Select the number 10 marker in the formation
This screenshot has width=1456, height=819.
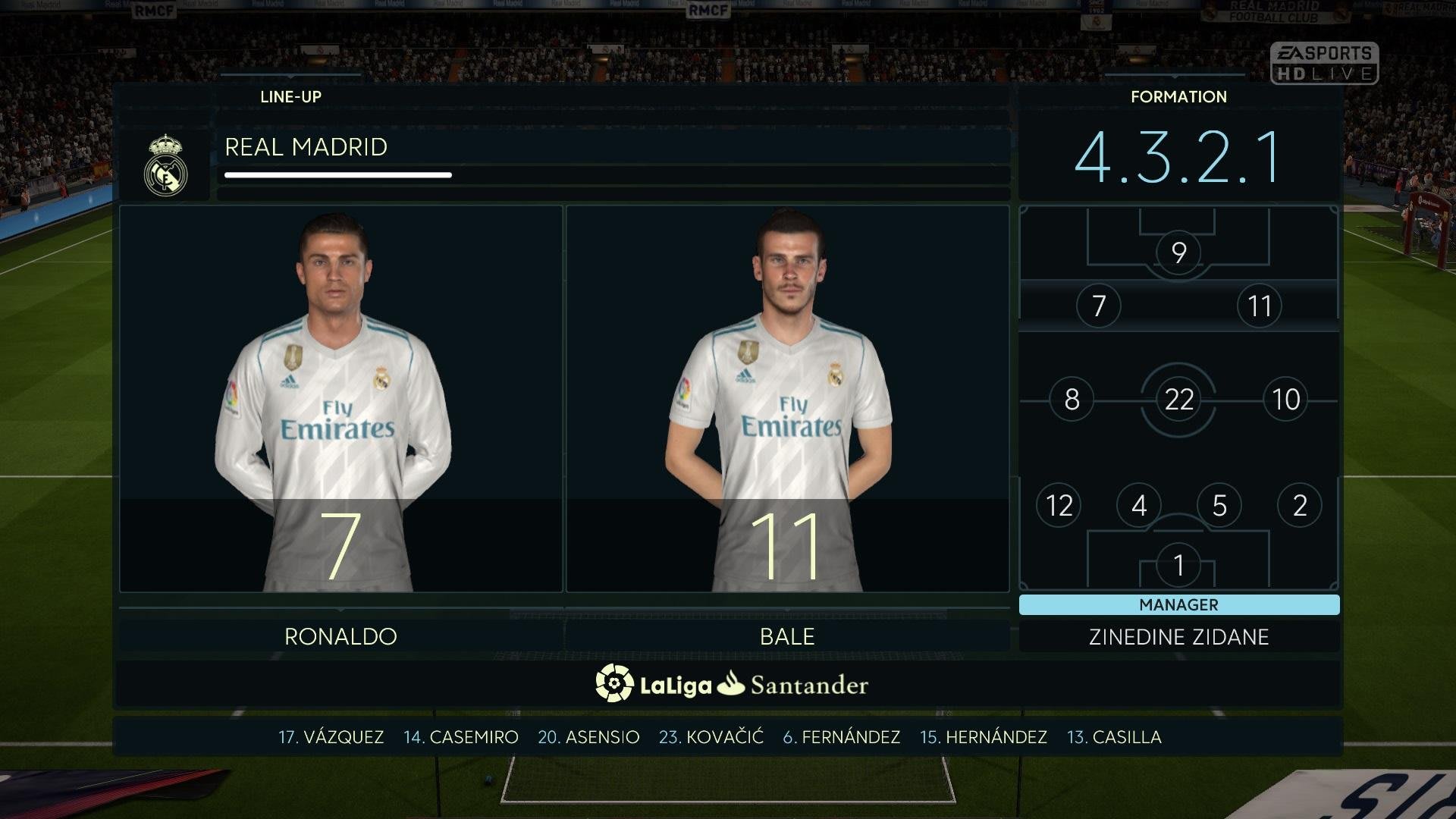1285,399
